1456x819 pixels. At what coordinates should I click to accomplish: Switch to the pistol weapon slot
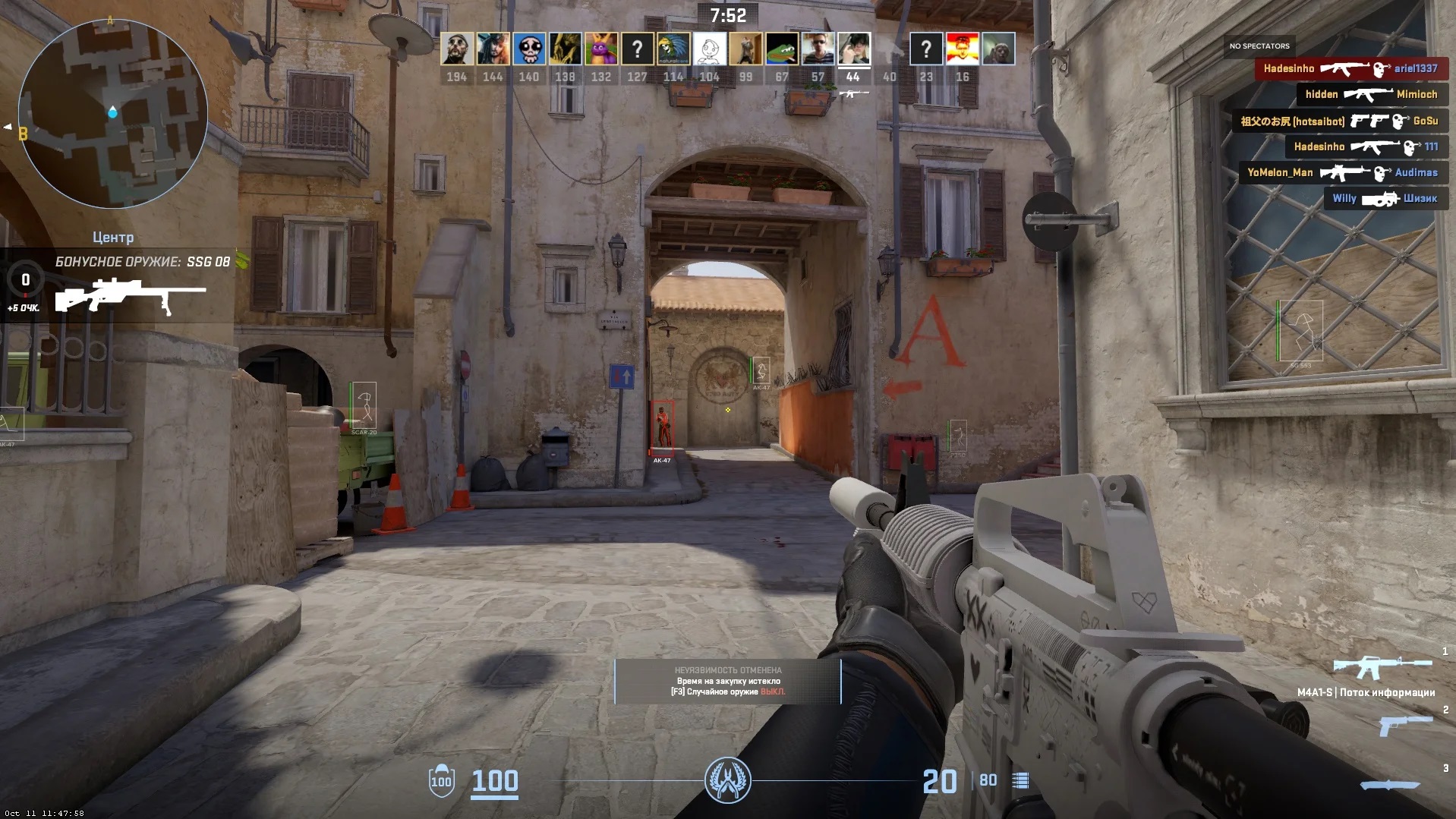1404,725
